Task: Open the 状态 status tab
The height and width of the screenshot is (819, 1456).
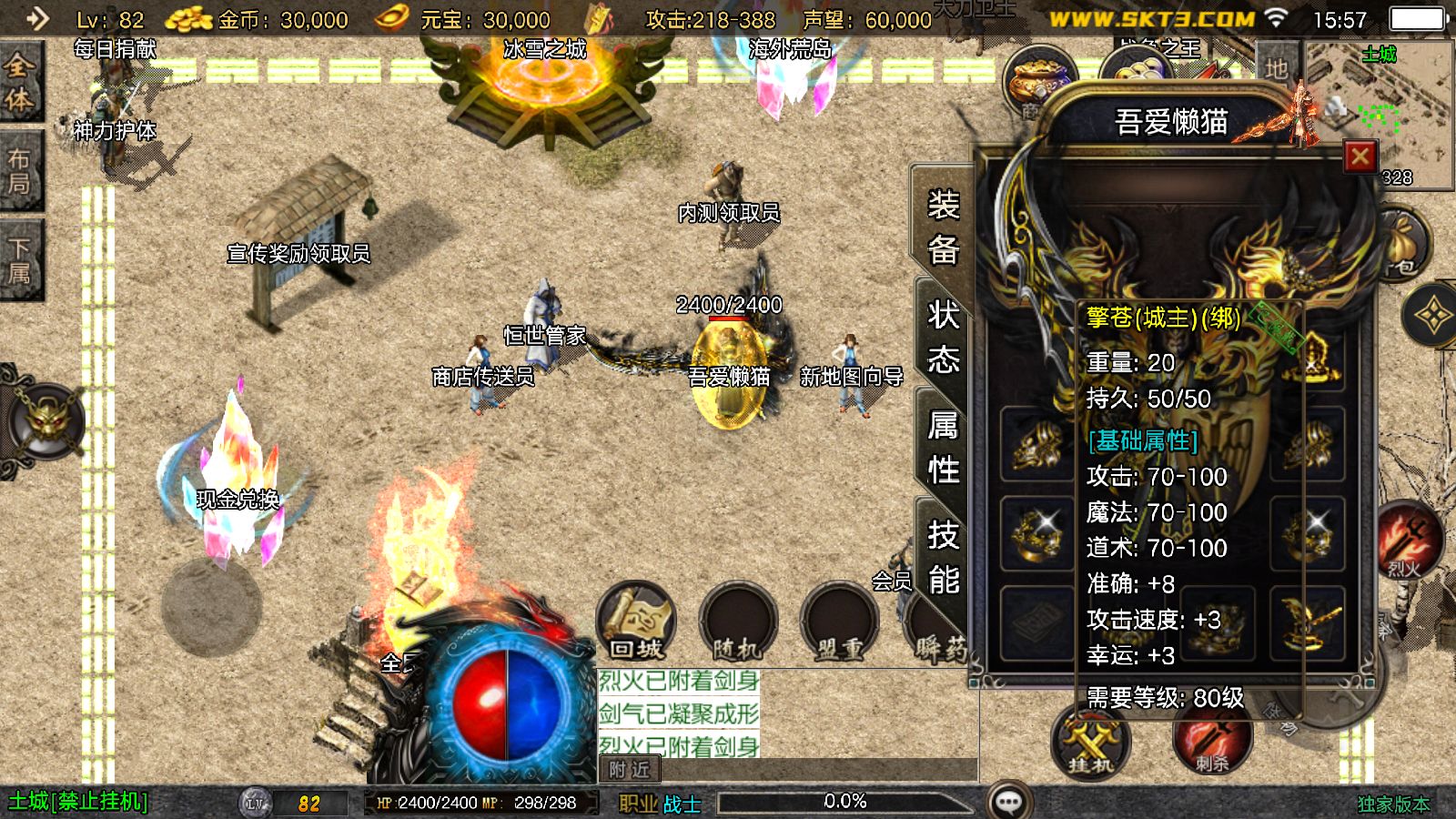Action: 943,338
